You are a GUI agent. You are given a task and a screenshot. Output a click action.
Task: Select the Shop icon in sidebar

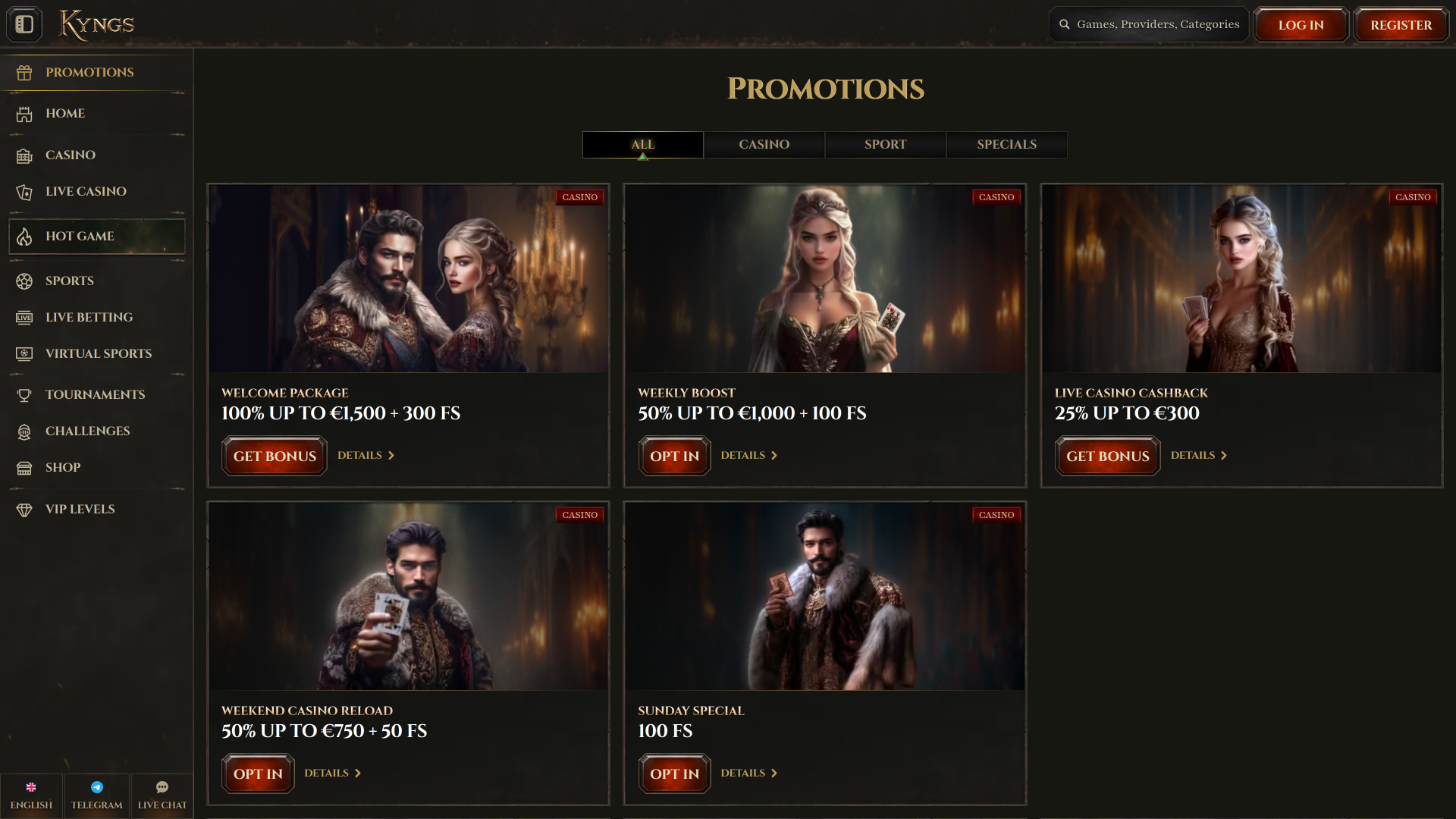24,468
